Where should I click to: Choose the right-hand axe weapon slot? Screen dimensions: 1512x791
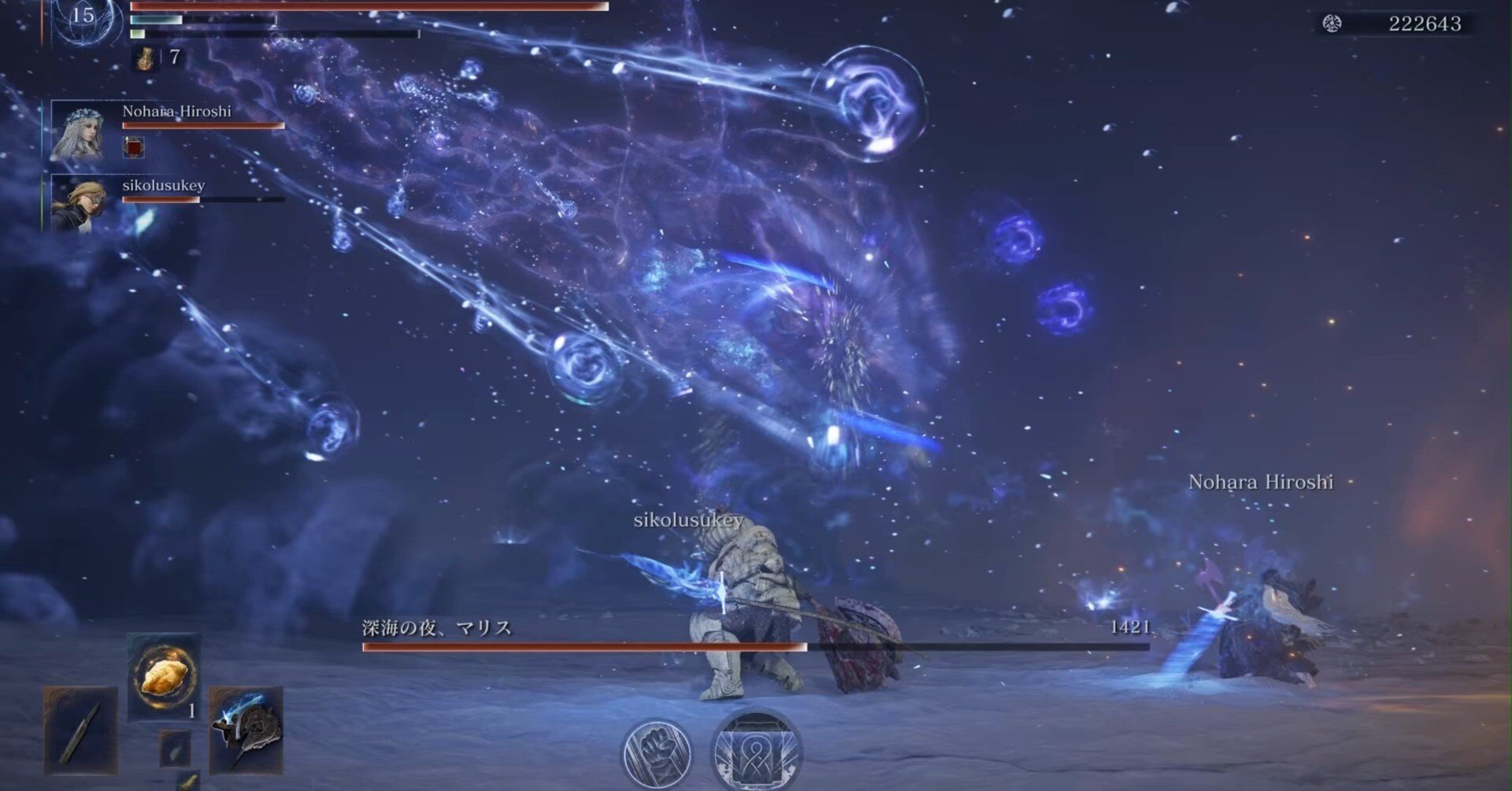(x=246, y=728)
